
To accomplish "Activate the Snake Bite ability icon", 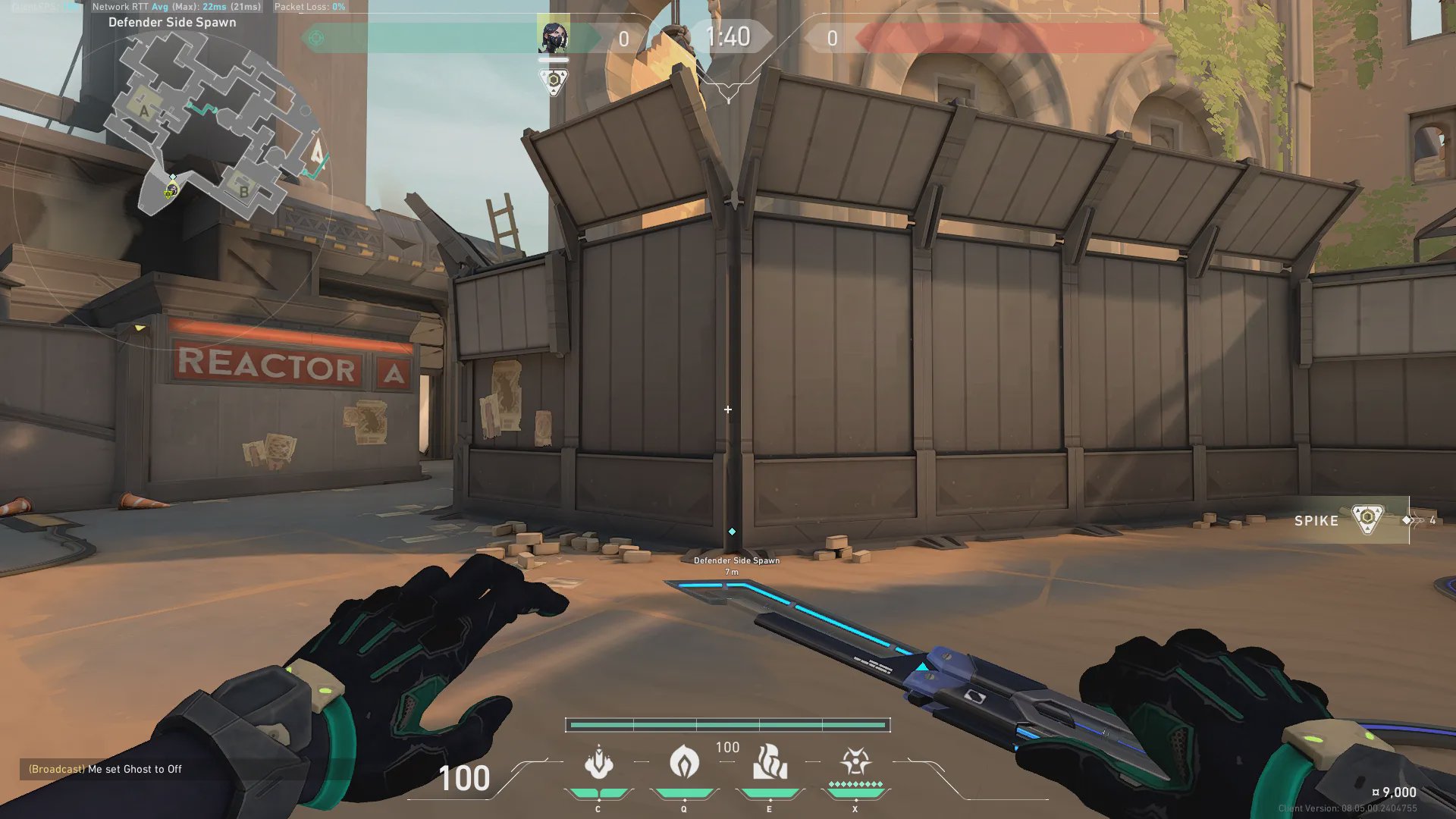I will [x=598, y=763].
